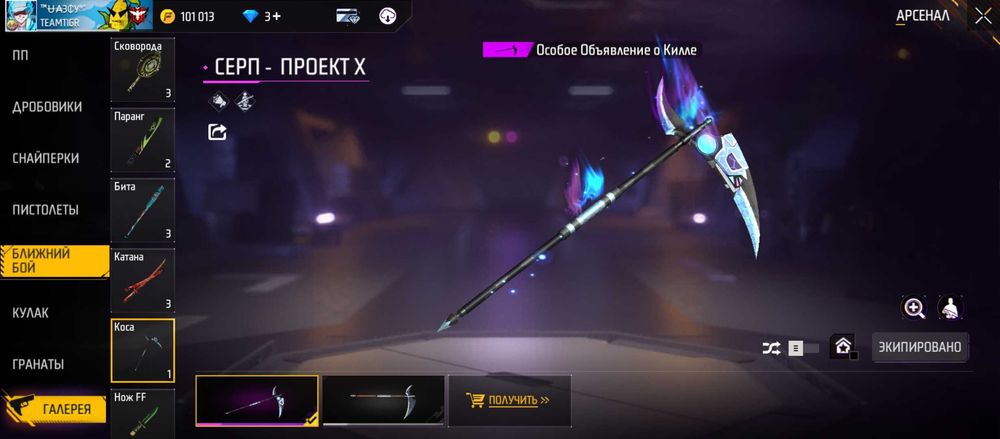
Task: Pick the Катана weapon slot
Action: [142, 280]
